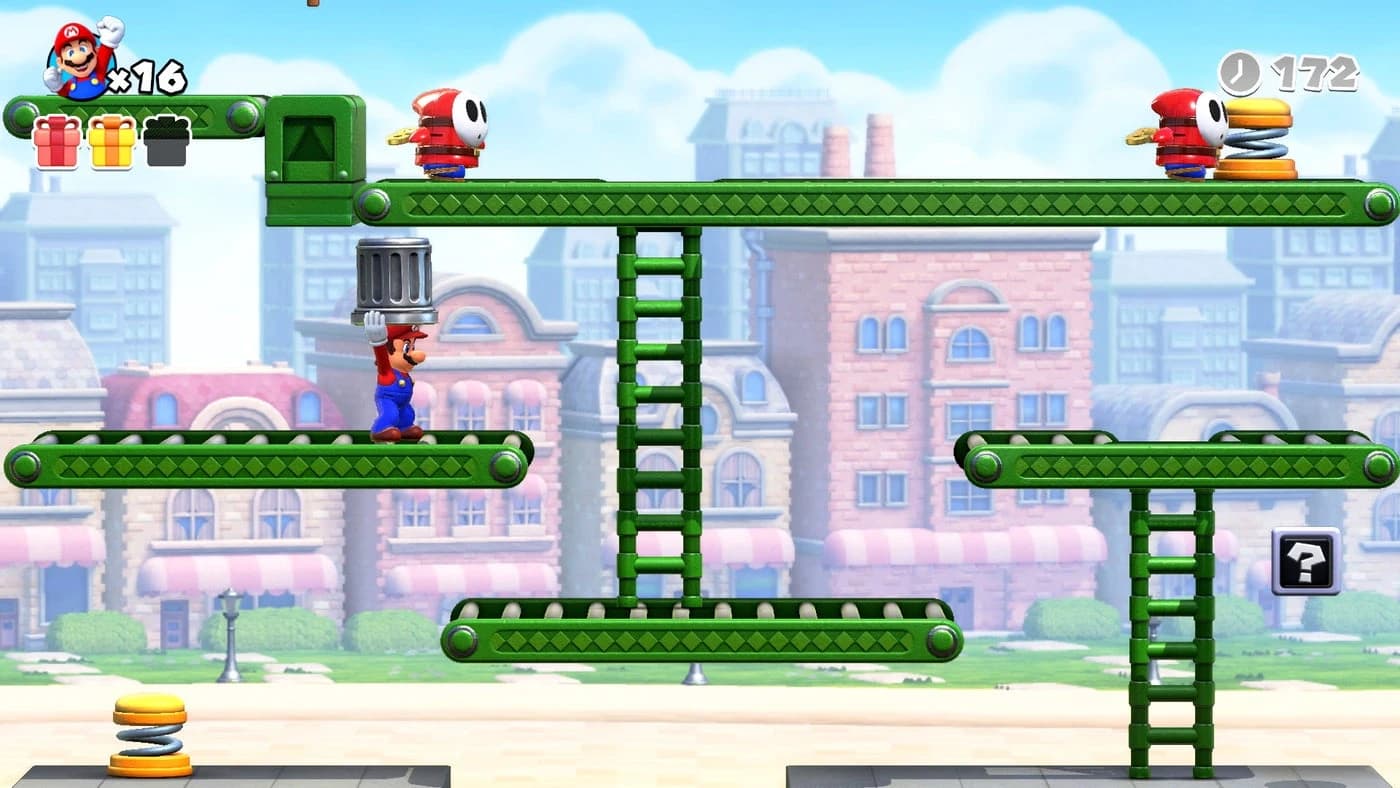This screenshot has width=1400, height=788.
Task: Click the clock timer icon
Action: pyautogui.click(x=1237, y=72)
